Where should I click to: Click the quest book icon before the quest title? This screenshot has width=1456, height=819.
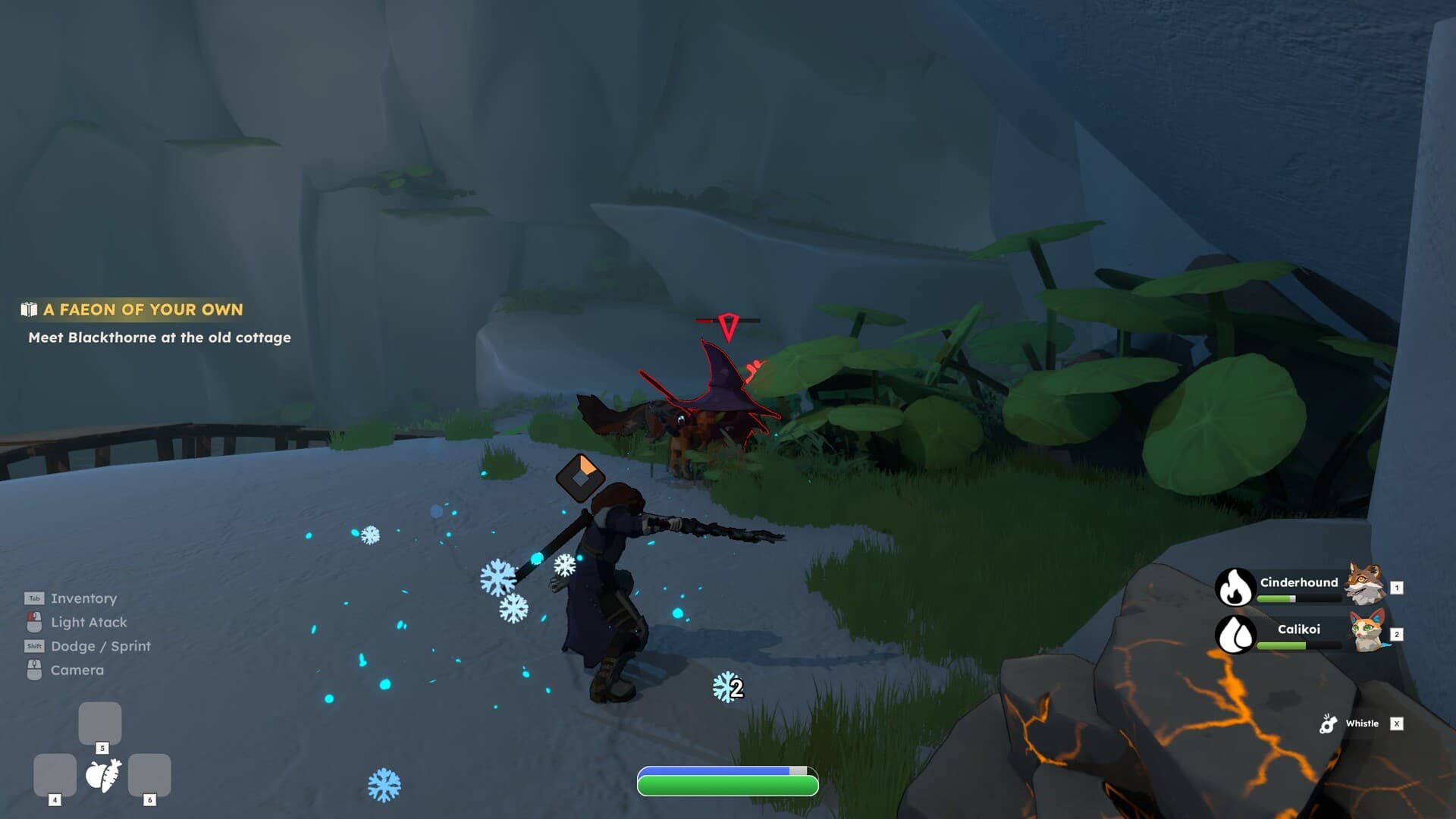point(28,309)
